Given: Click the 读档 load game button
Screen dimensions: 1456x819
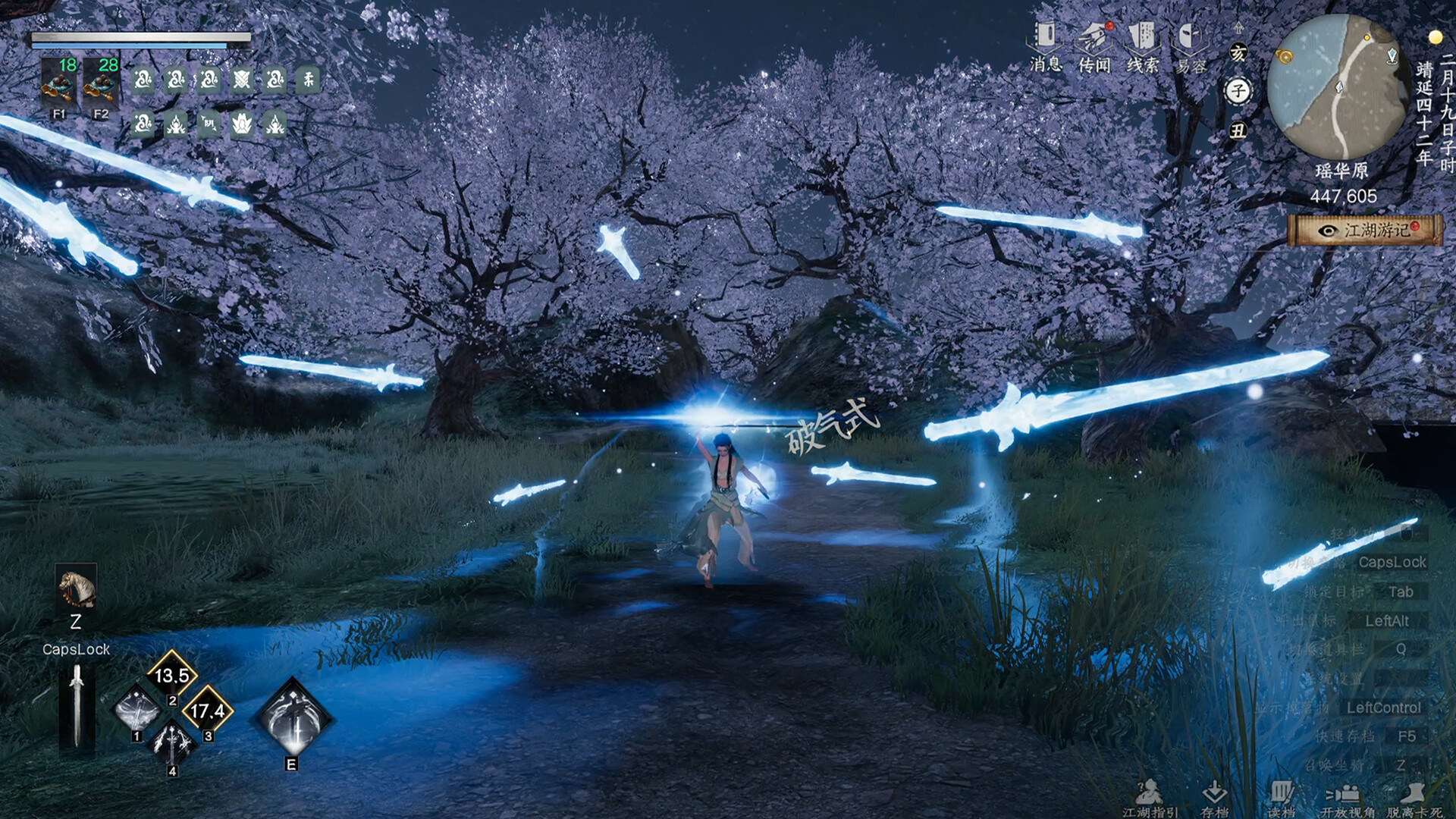Looking at the screenshot, I should 1281,798.
